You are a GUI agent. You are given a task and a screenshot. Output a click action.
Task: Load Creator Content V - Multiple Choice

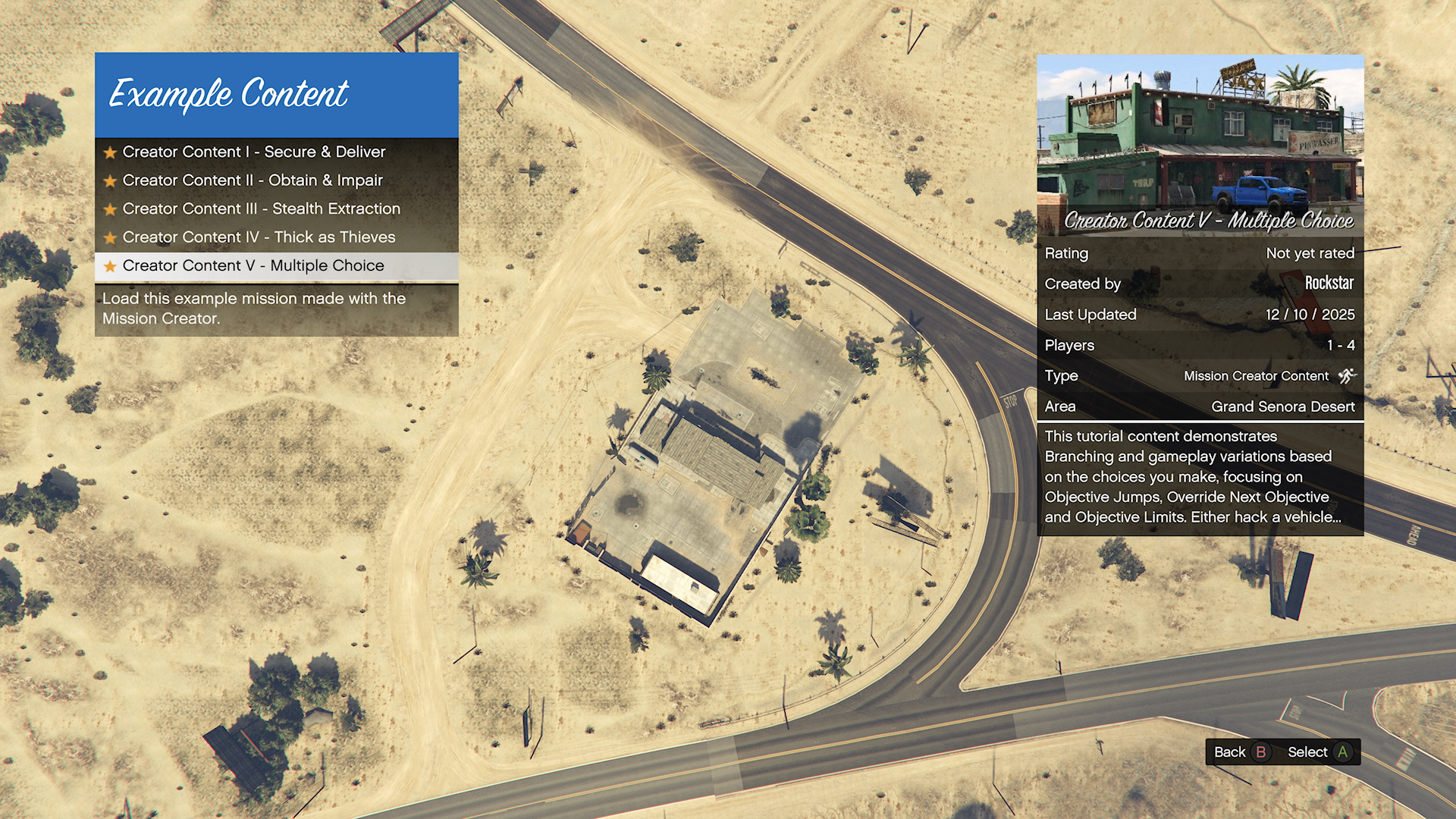[253, 265]
